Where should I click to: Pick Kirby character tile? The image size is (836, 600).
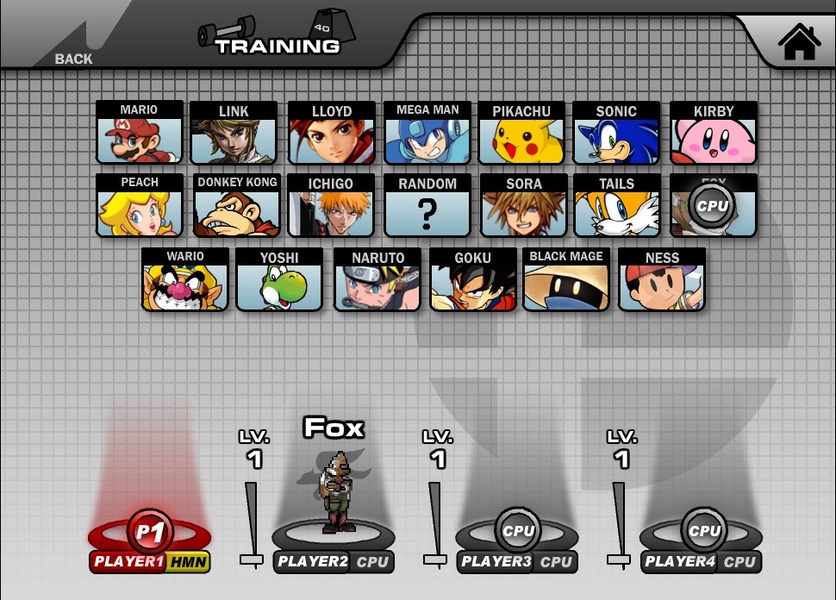(713, 132)
